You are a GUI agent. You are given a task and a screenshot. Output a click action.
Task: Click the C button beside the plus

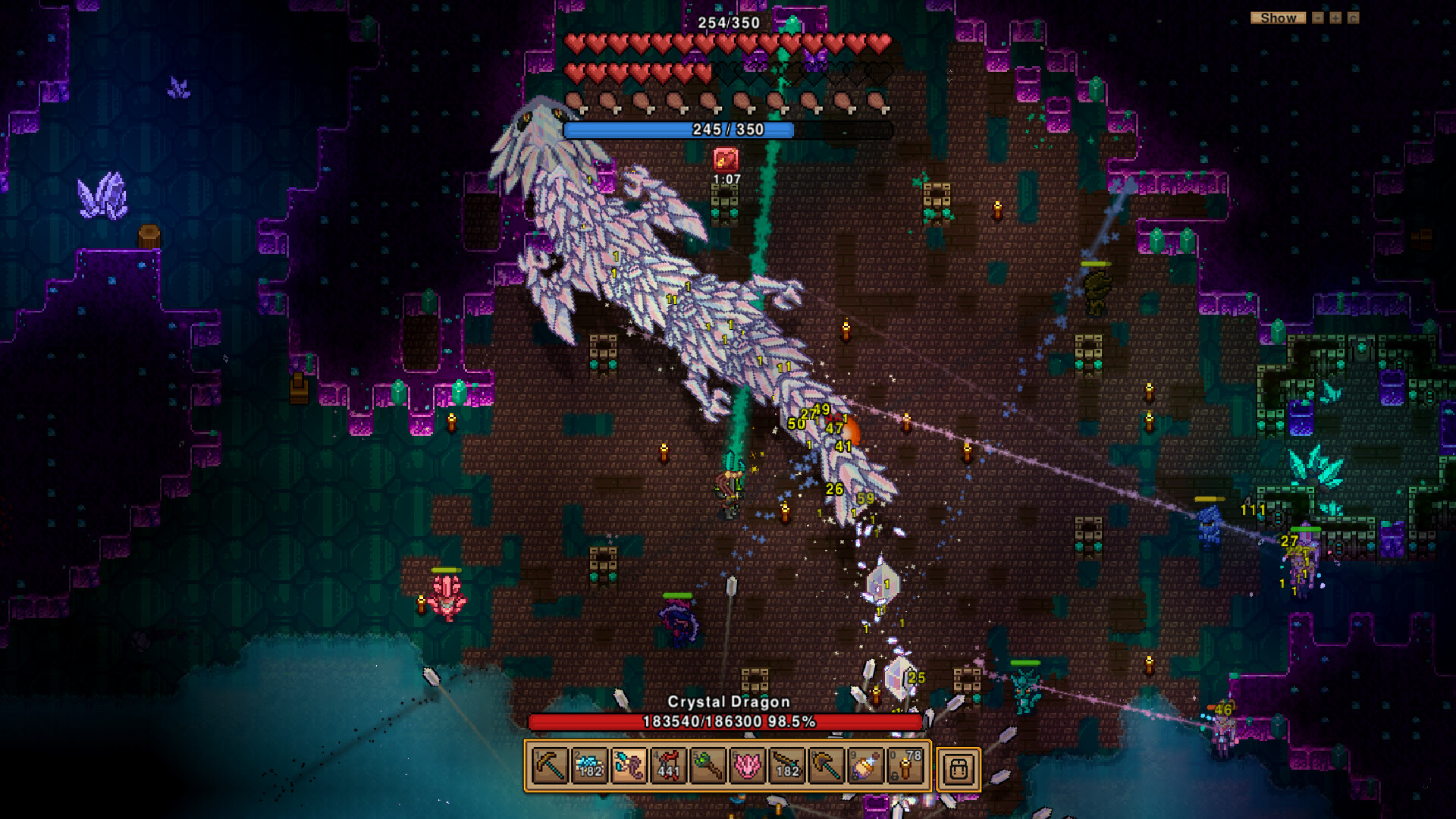tap(1354, 17)
